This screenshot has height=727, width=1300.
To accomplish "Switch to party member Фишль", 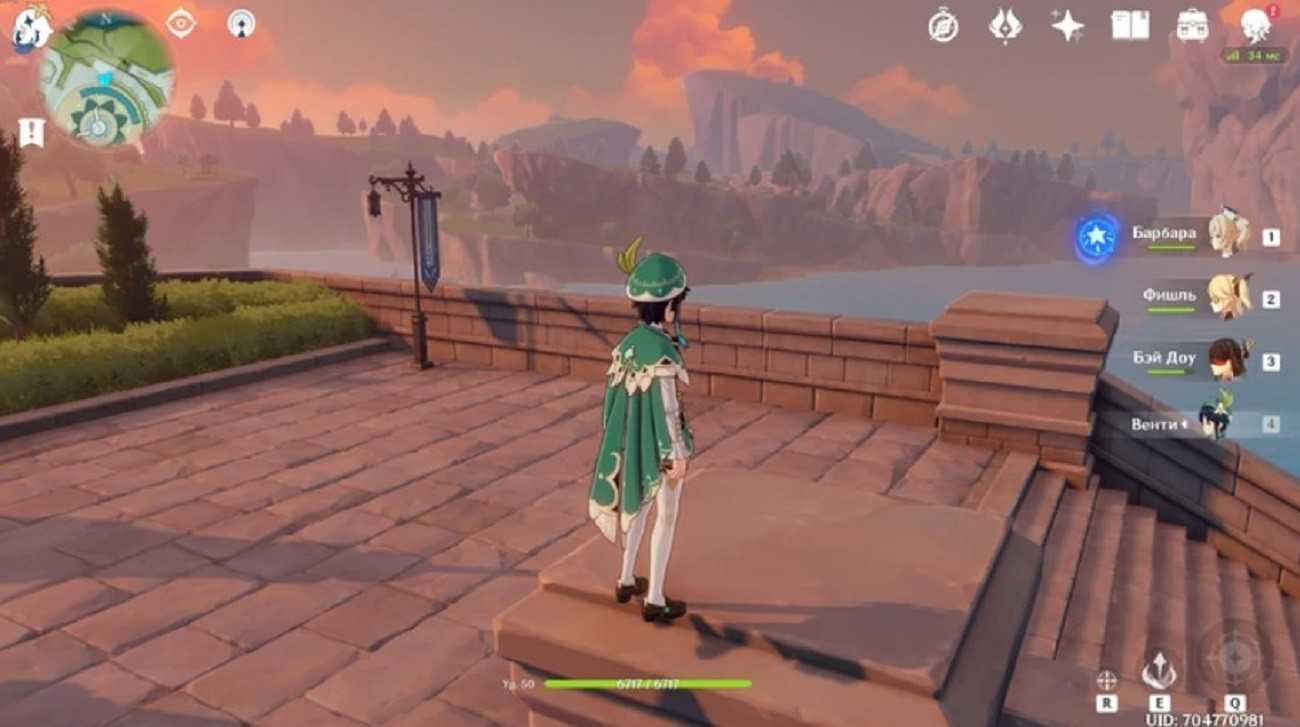I will click(x=1227, y=297).
